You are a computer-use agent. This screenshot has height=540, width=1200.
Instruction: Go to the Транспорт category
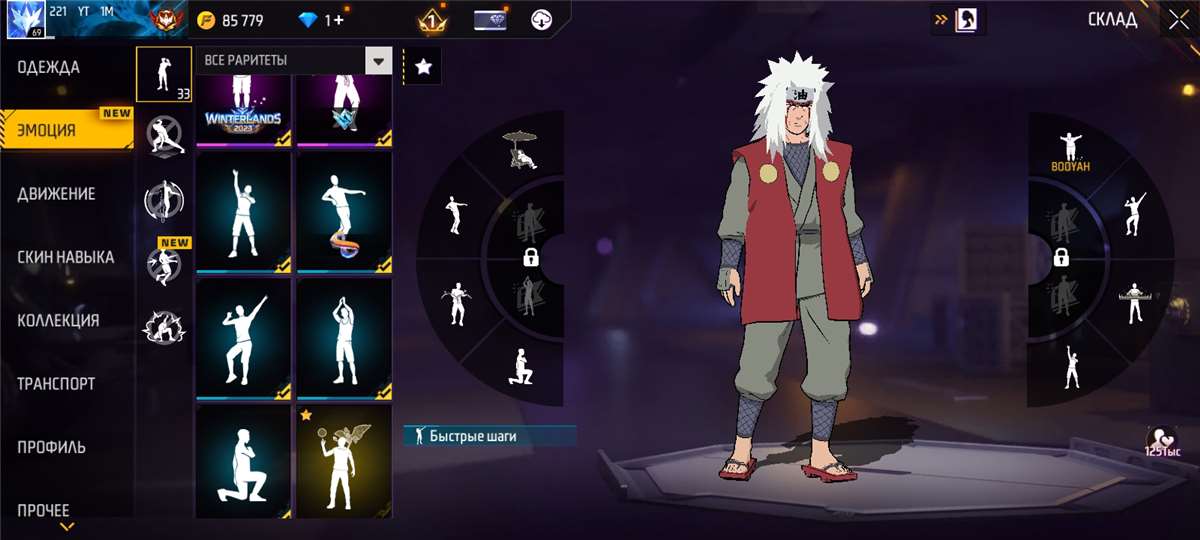coord(56,384)
